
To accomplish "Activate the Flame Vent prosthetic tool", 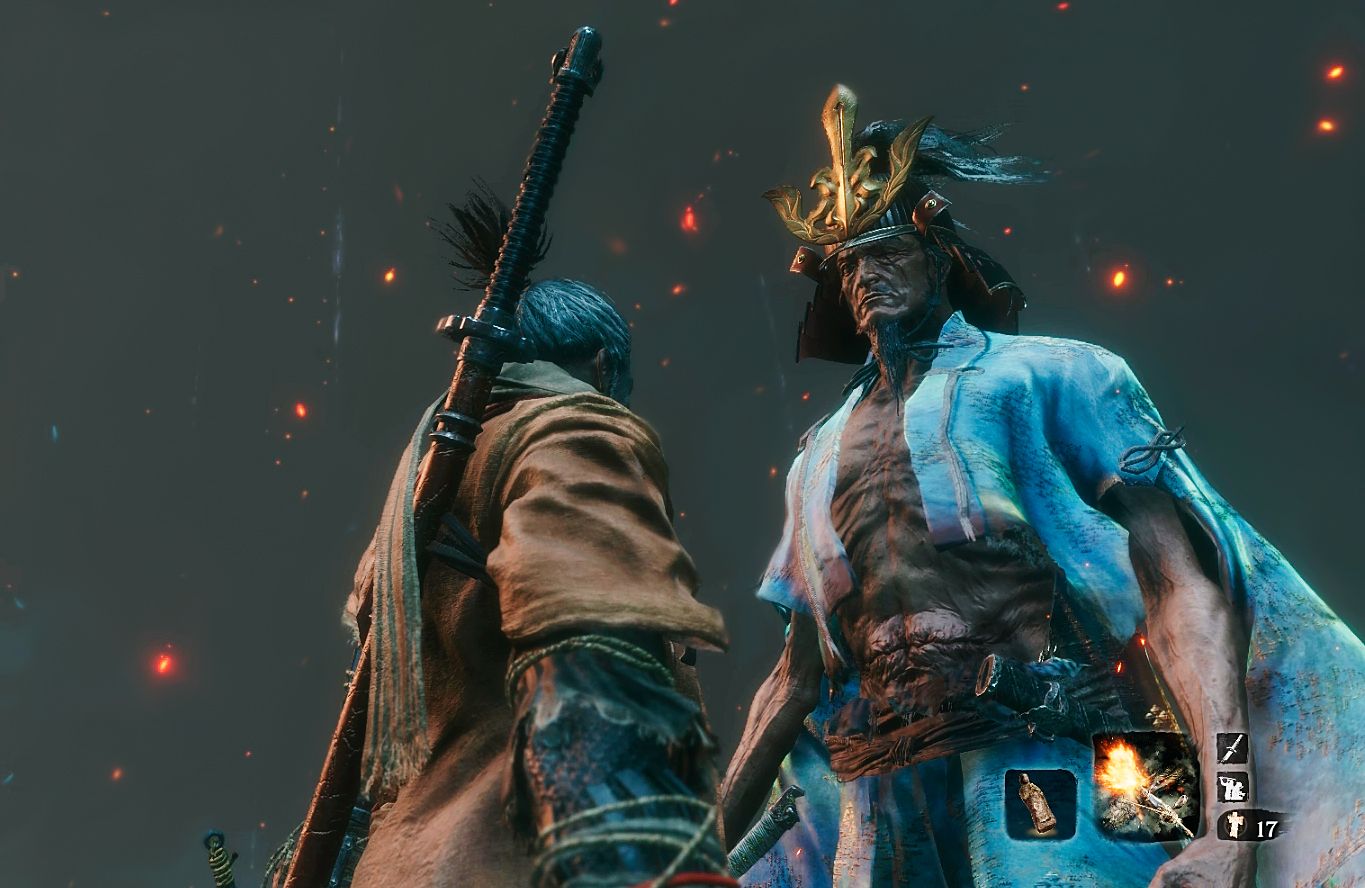I will [1145, 785].
